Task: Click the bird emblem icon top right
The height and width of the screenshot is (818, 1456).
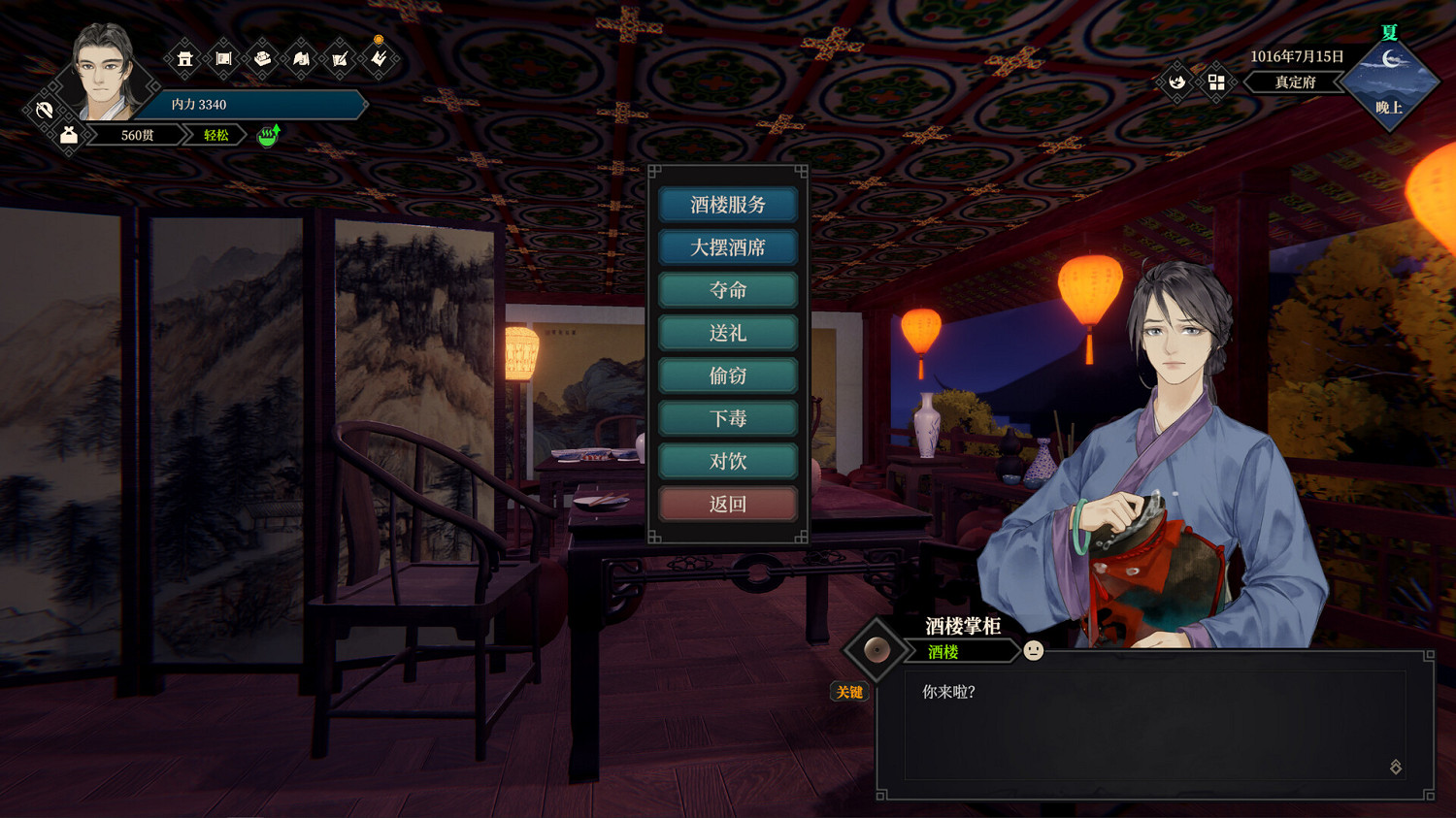Action: (1175, 82)
